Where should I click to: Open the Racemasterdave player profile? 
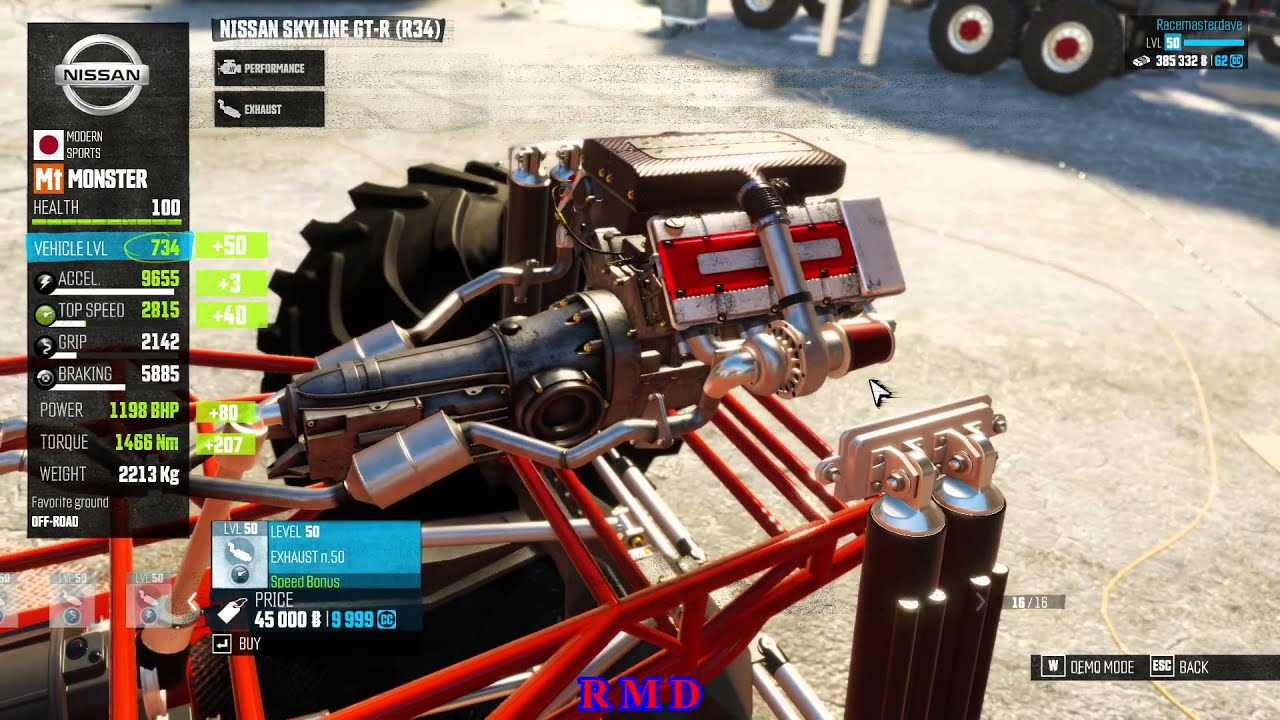coord(1198,25)
